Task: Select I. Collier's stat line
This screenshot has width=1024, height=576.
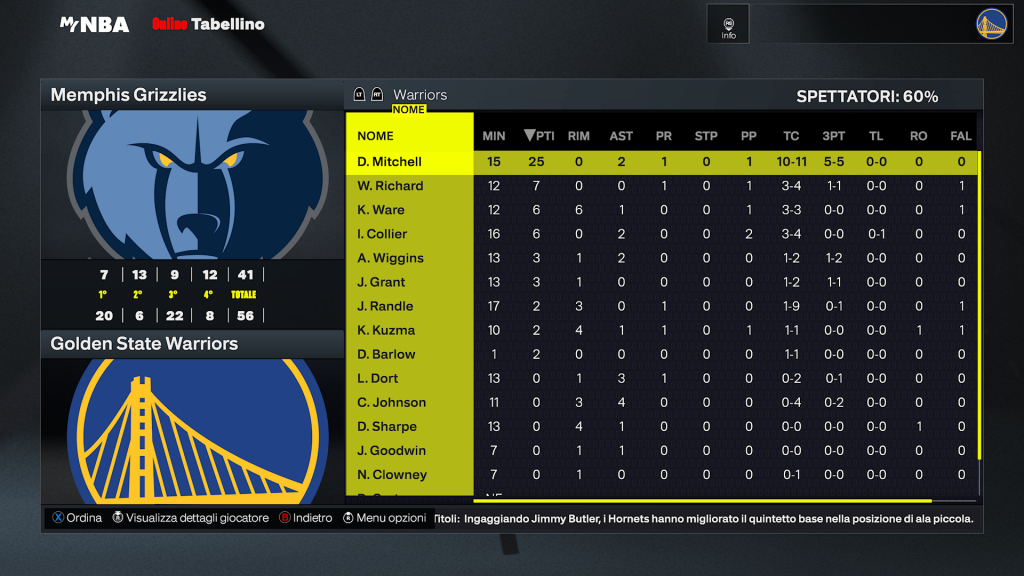Action: coord(382,234)
